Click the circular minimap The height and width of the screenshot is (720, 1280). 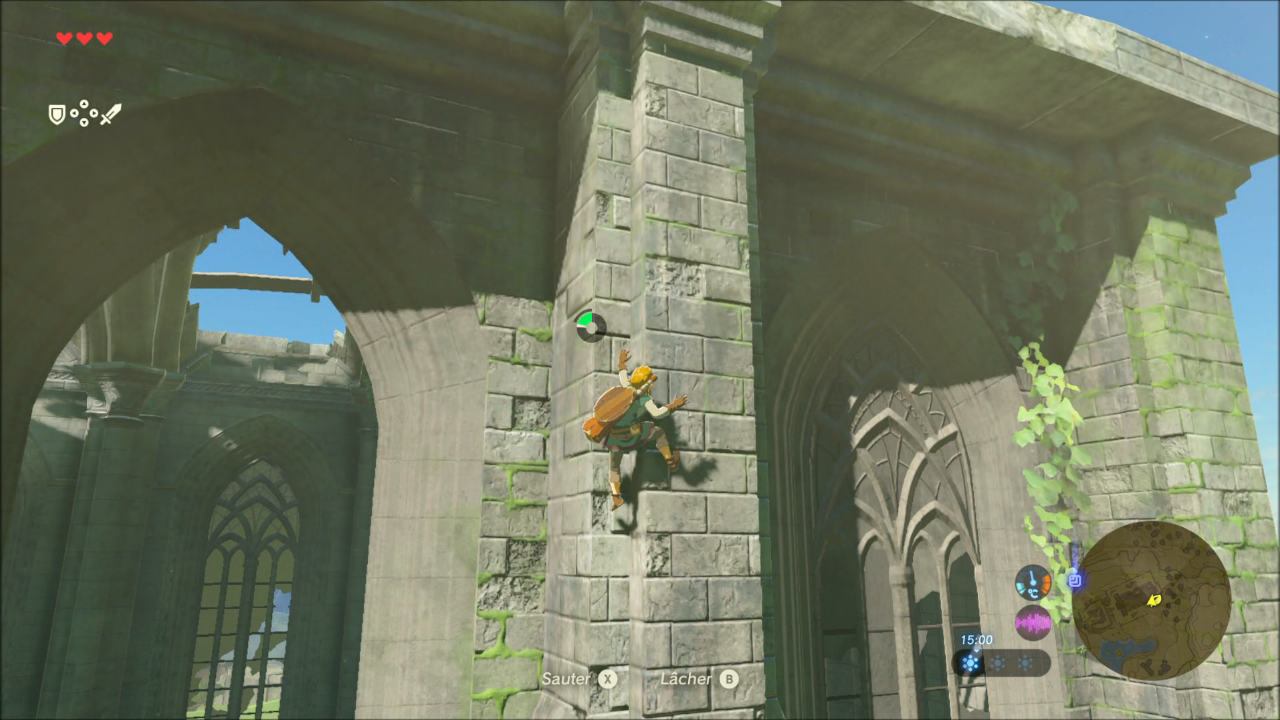coord(1151,600)
